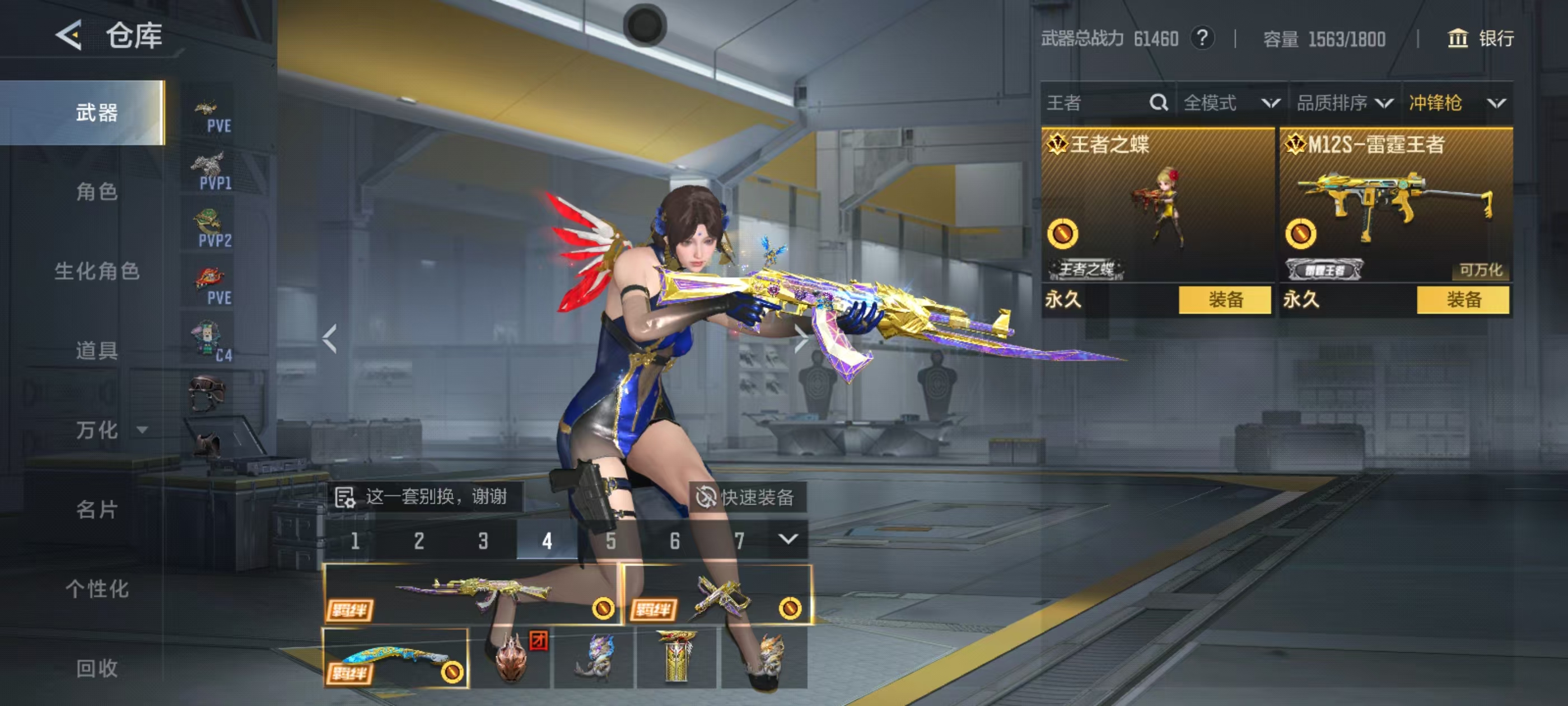Open the 生化角色 category tab

(96, 271)
